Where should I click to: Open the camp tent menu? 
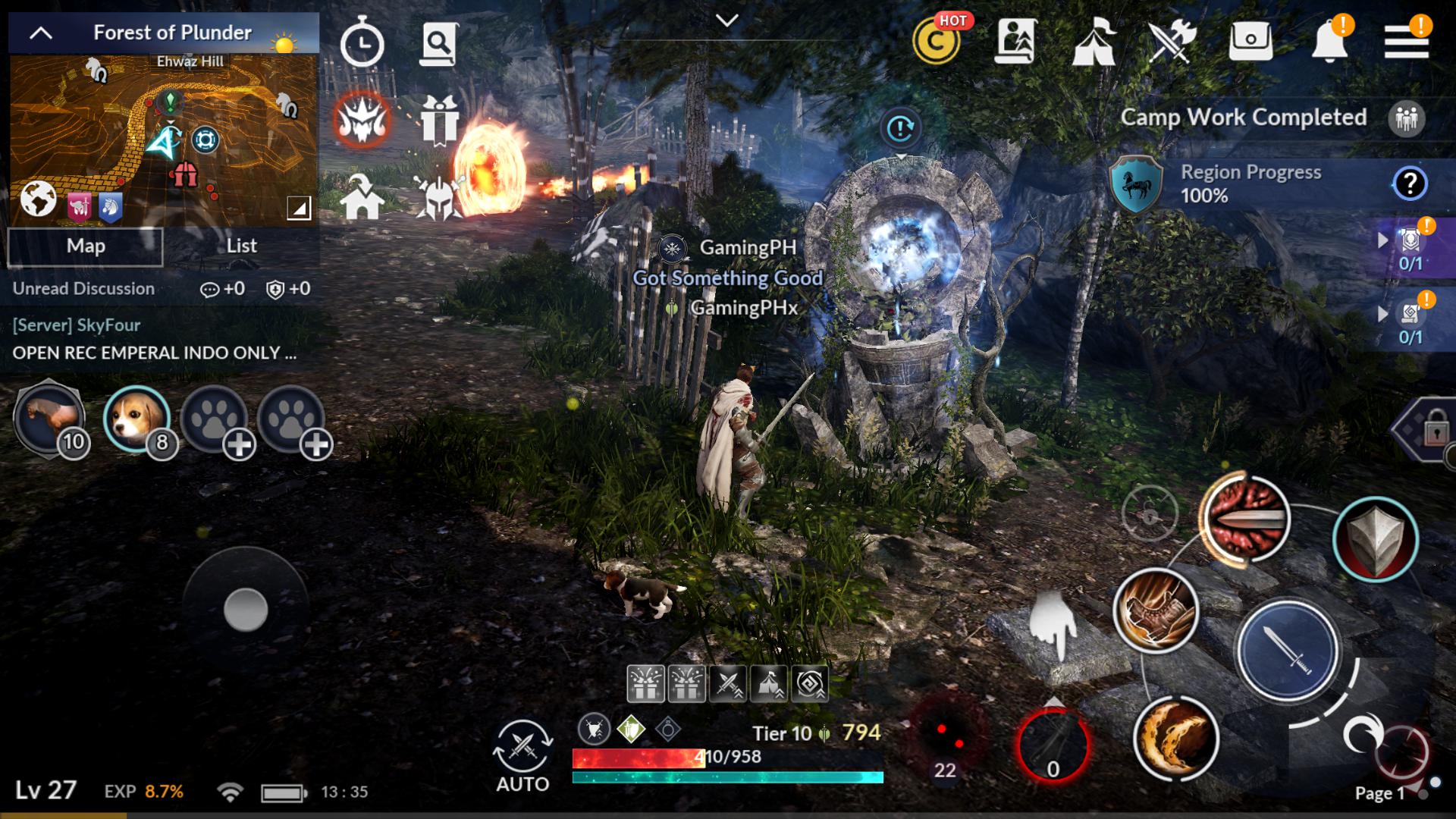pos(1094,43)
